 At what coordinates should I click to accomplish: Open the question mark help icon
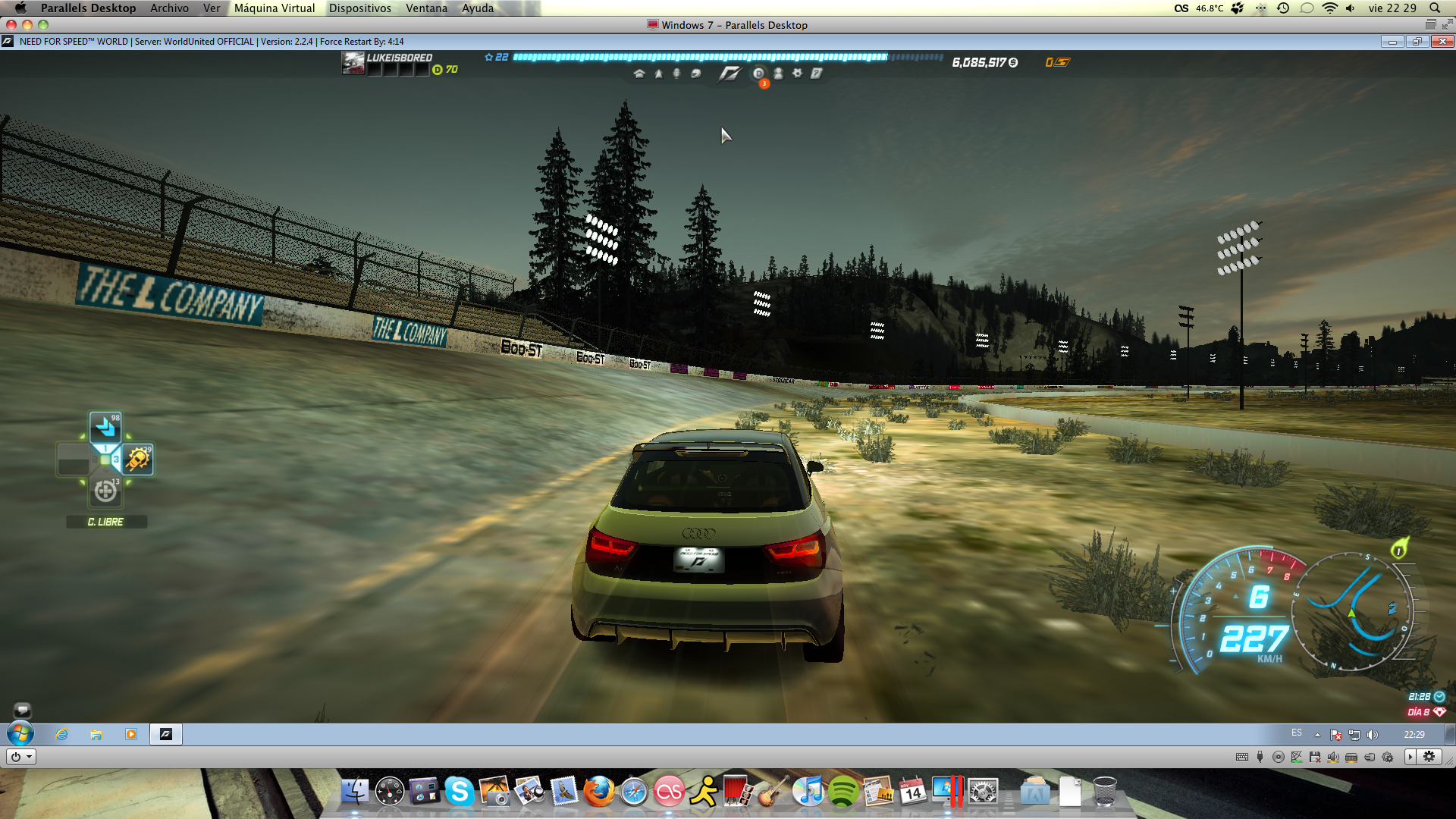click(816, 74)
